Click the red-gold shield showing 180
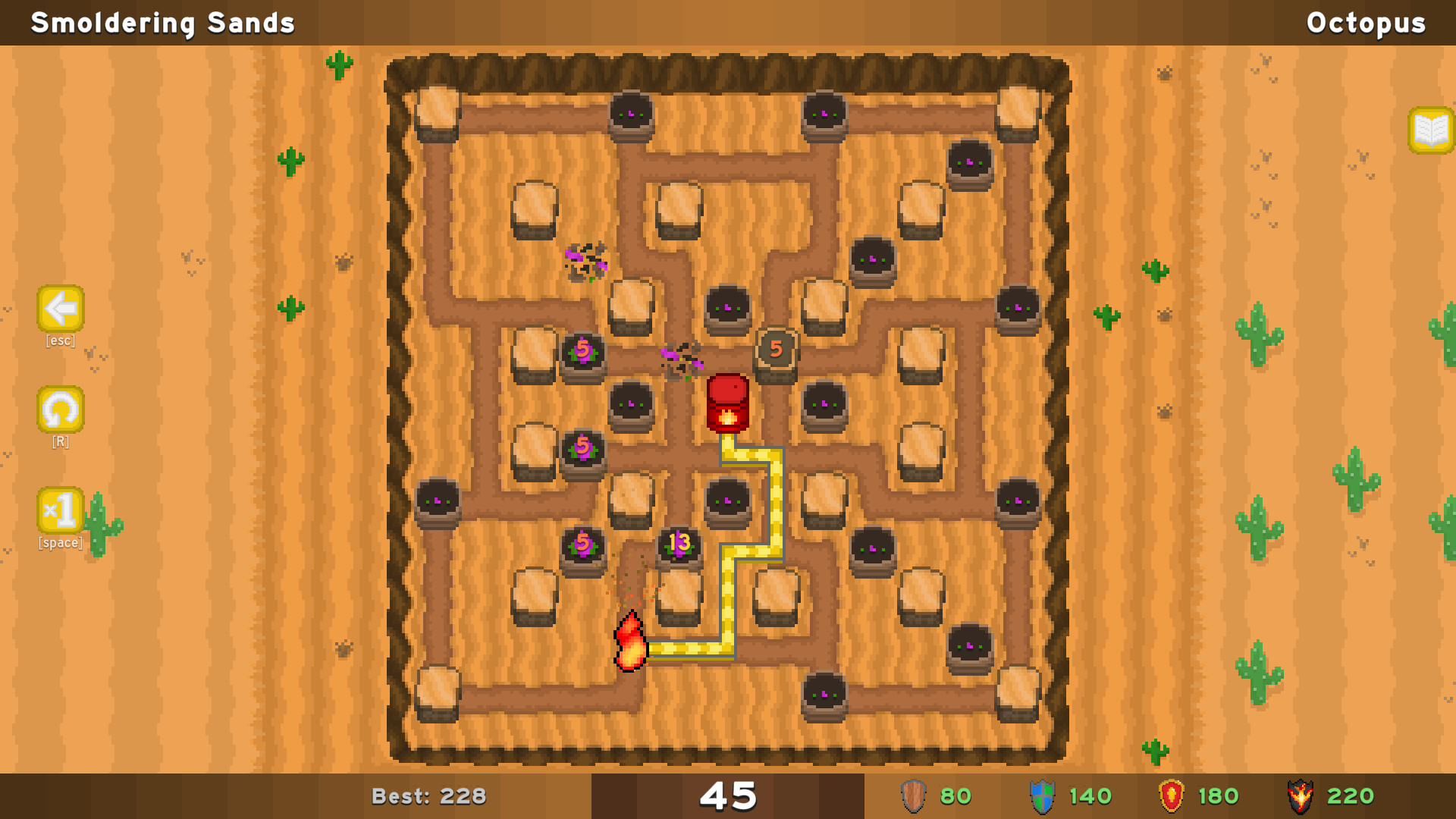The height and width of the screenshot is (819, 1456). click(x=1172, y=795)
